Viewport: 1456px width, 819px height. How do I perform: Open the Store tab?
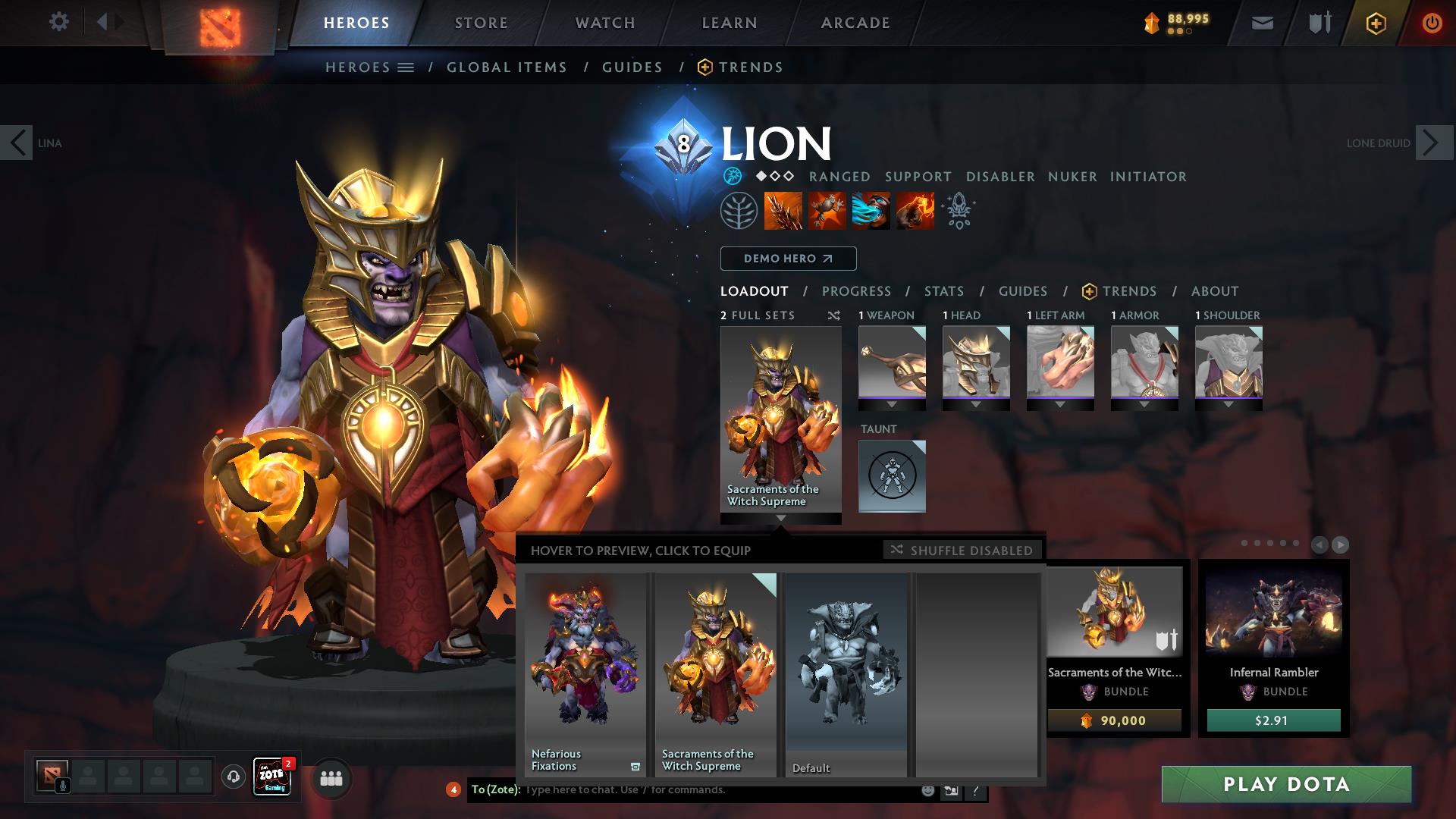481,23
